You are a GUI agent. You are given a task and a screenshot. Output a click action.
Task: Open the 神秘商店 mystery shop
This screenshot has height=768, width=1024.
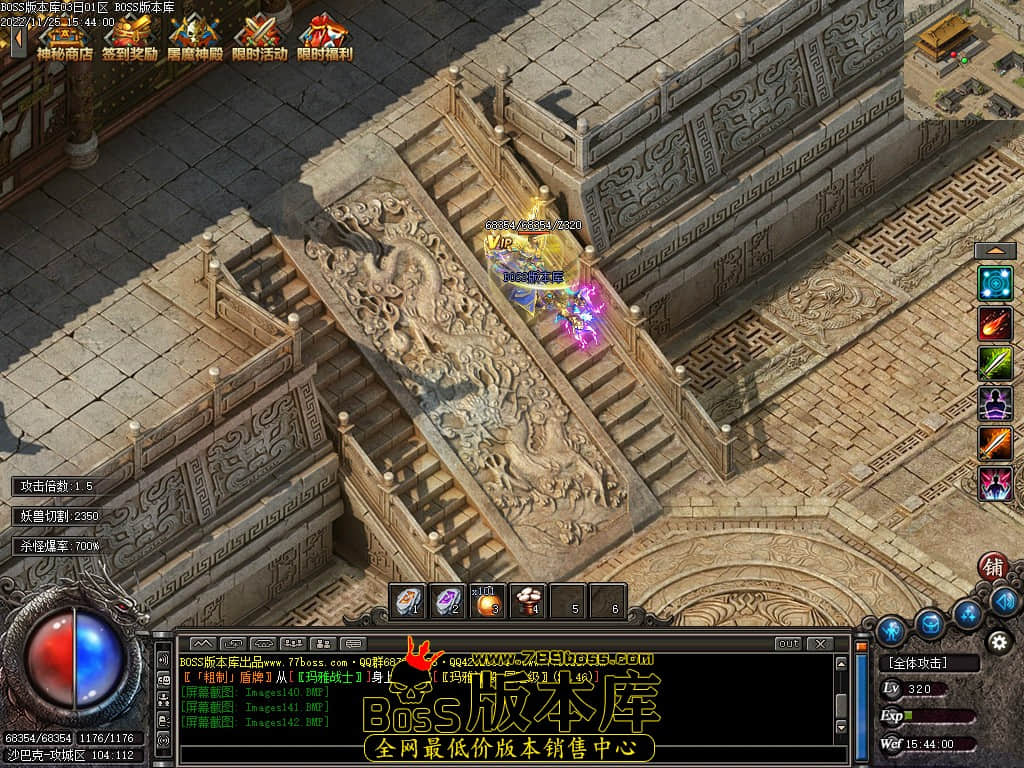coord(64,37)
